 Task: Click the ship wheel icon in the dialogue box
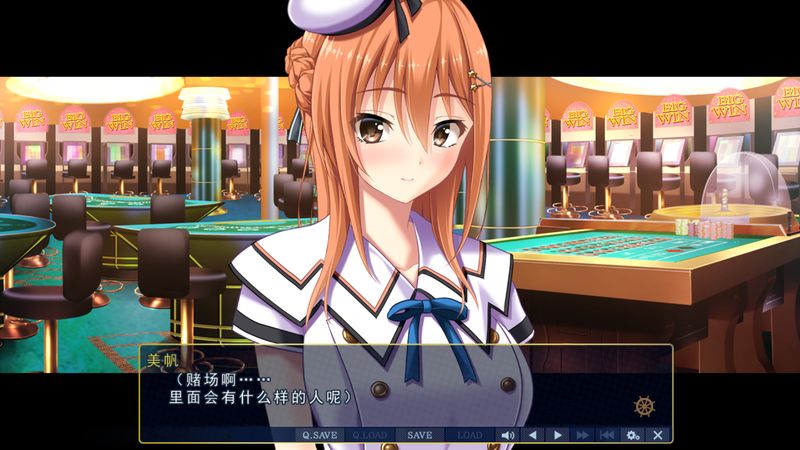tap(644, 407)
